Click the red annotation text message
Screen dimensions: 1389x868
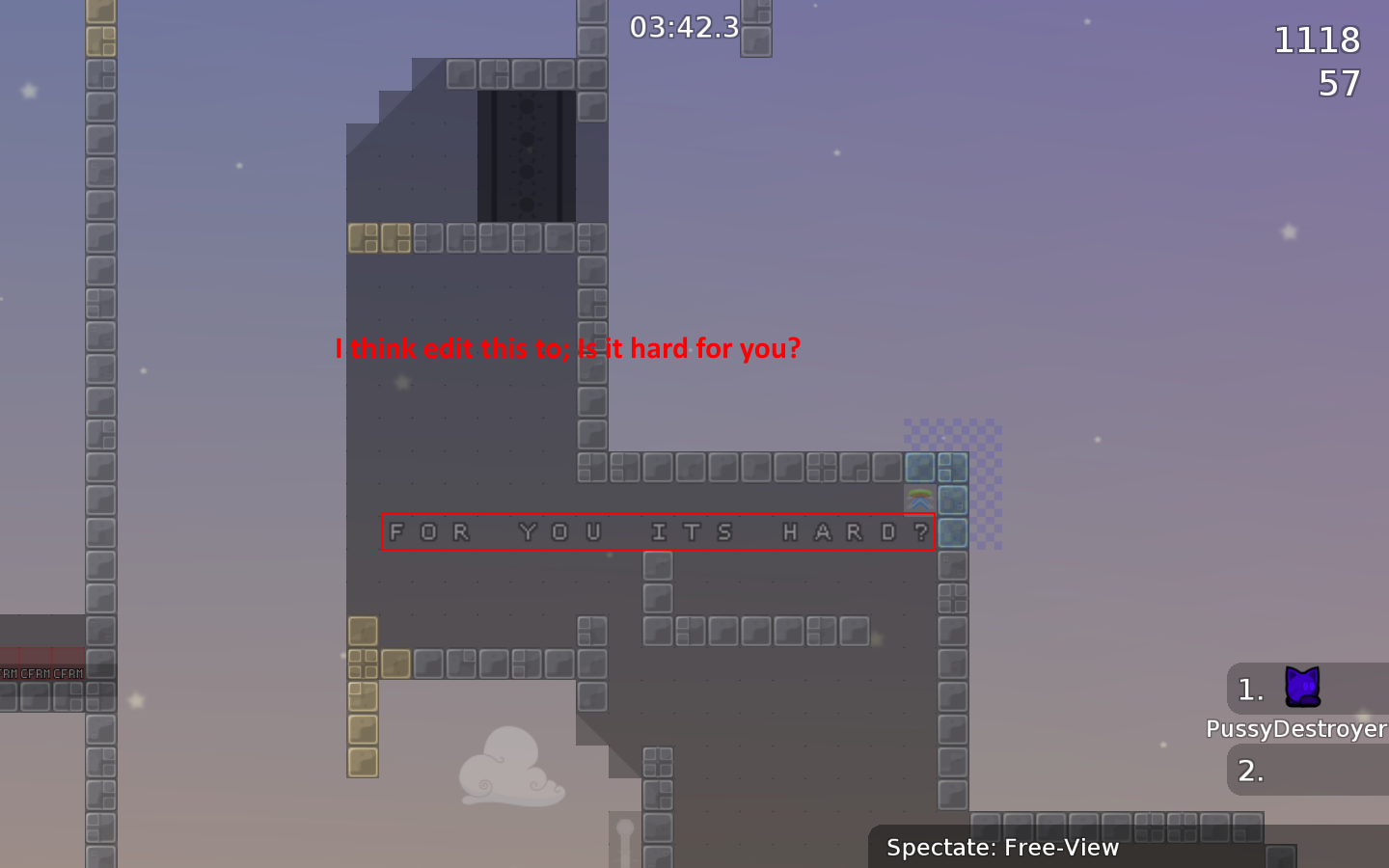coord(567,349)
